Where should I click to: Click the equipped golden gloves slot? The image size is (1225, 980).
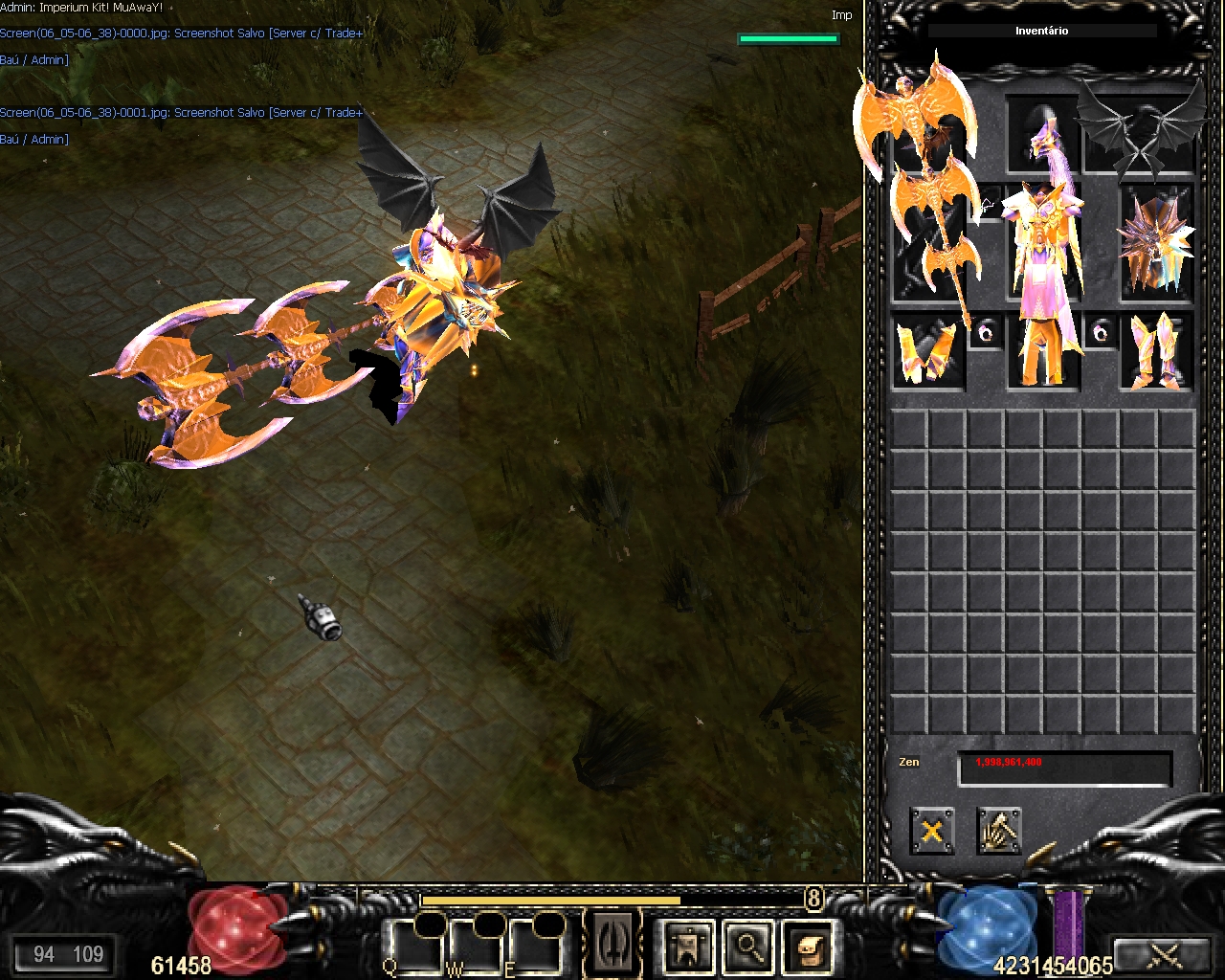click(927, 352)
